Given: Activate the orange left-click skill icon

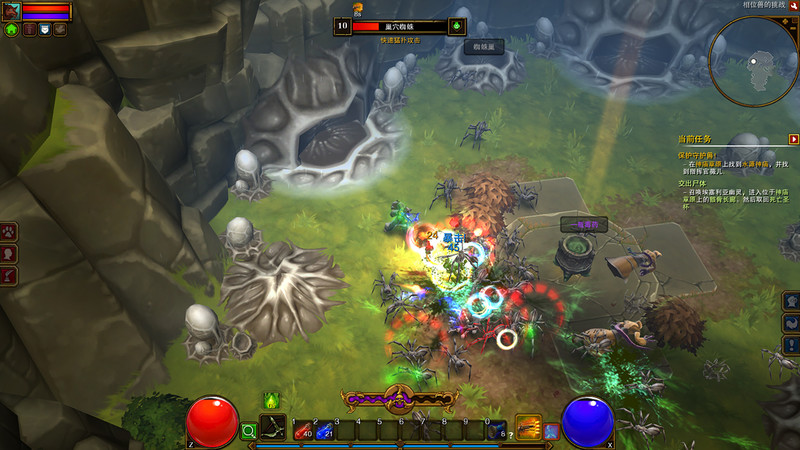Looking at the screenshot, I should [528, 428].
